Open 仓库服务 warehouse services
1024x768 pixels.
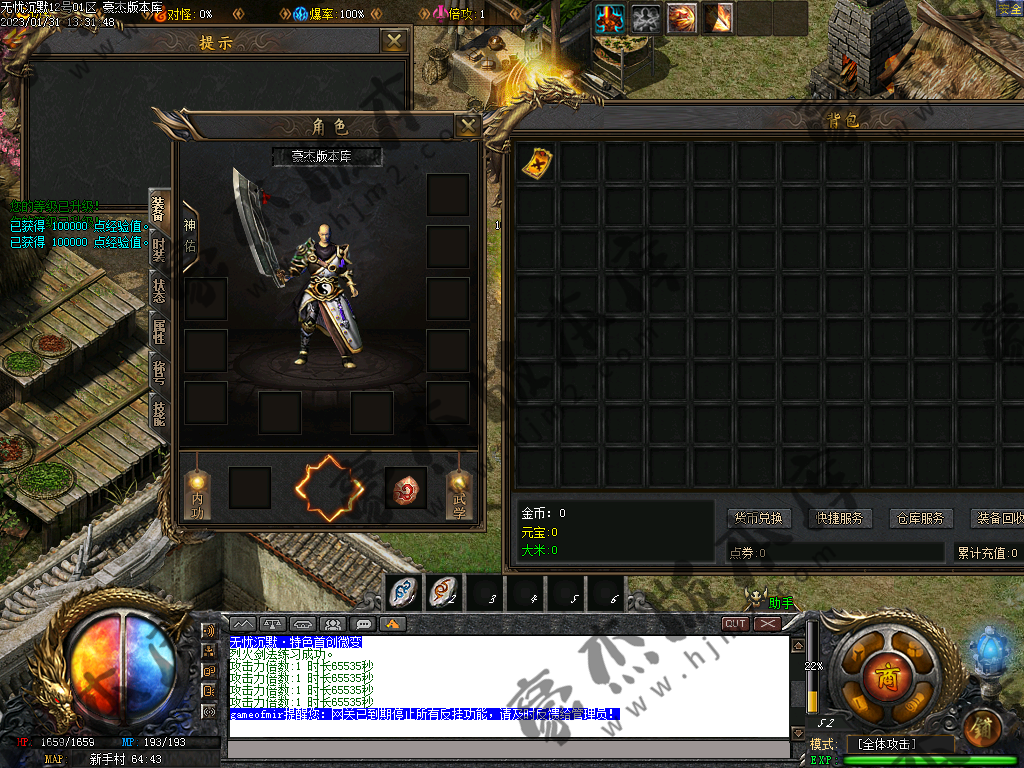point(918,518)
